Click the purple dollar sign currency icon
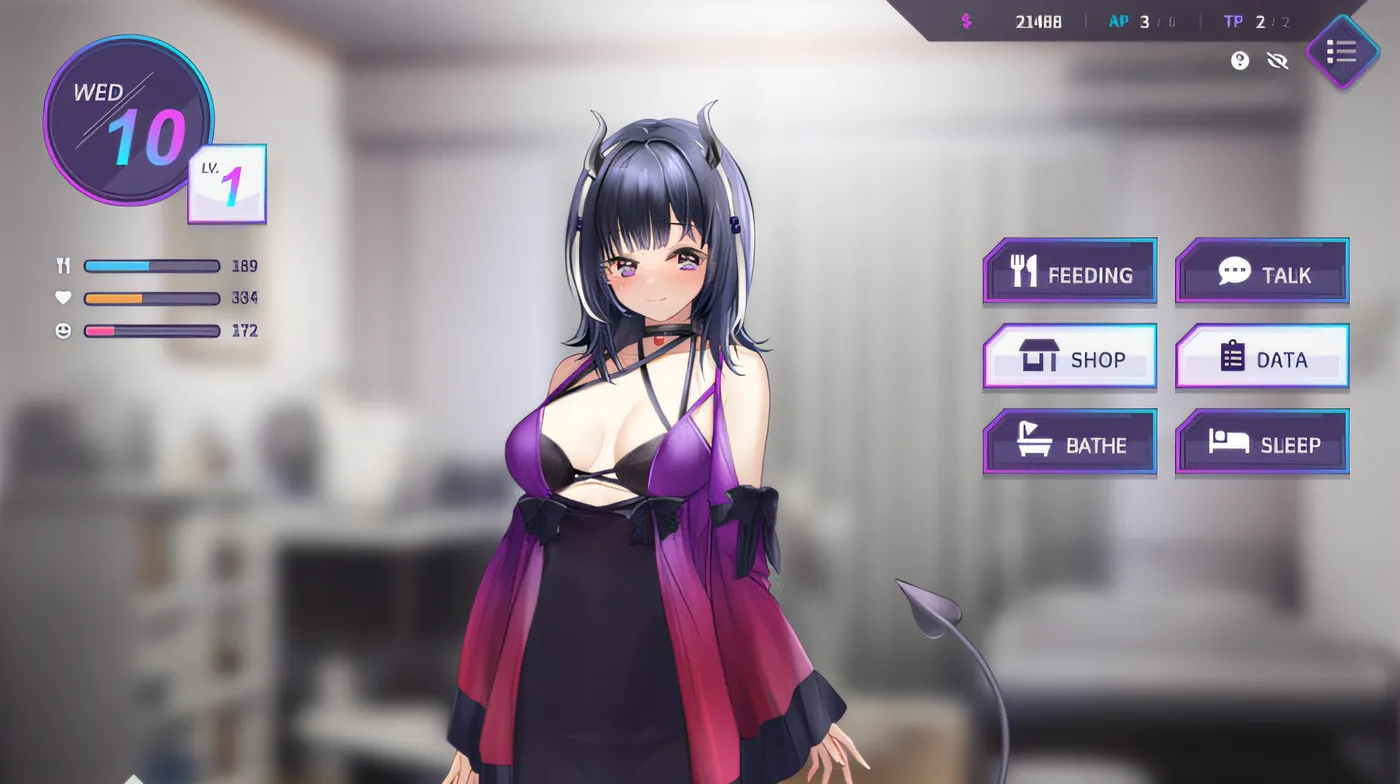The image size is (1400, 784). point(965,19)
